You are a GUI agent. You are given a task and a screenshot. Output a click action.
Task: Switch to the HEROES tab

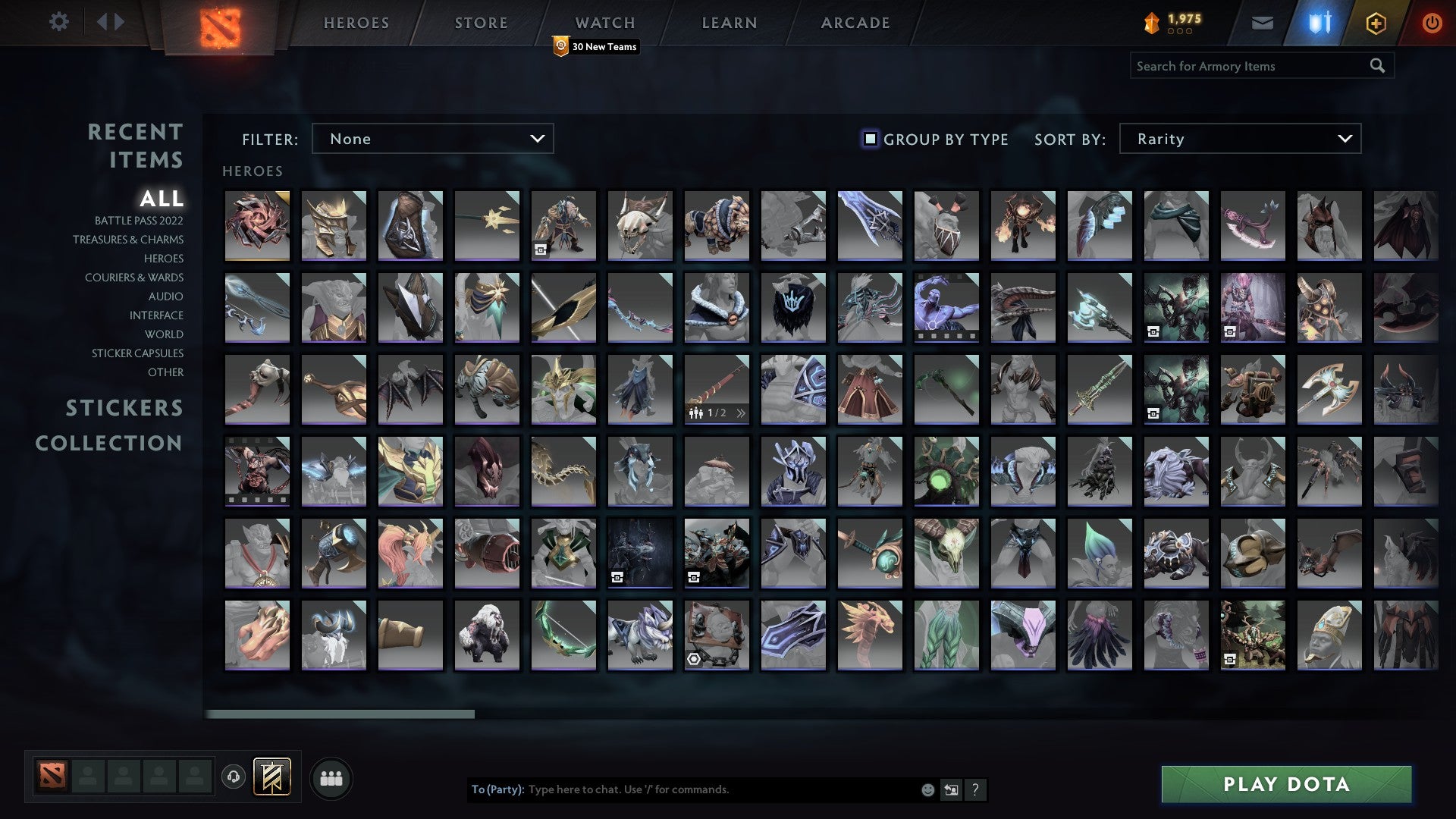[x=356, y=23]
